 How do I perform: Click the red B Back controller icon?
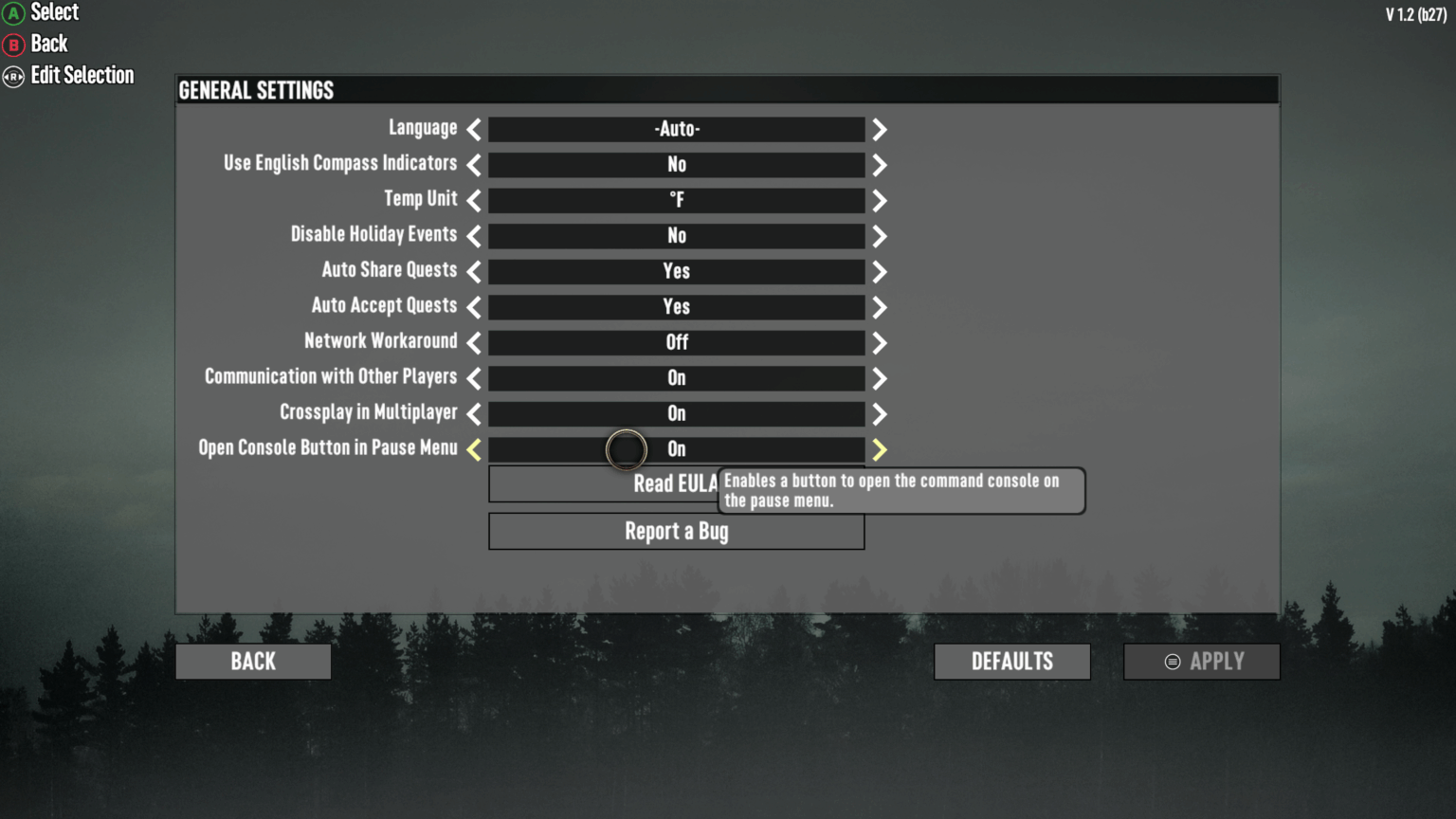click(x=11, y=44)
